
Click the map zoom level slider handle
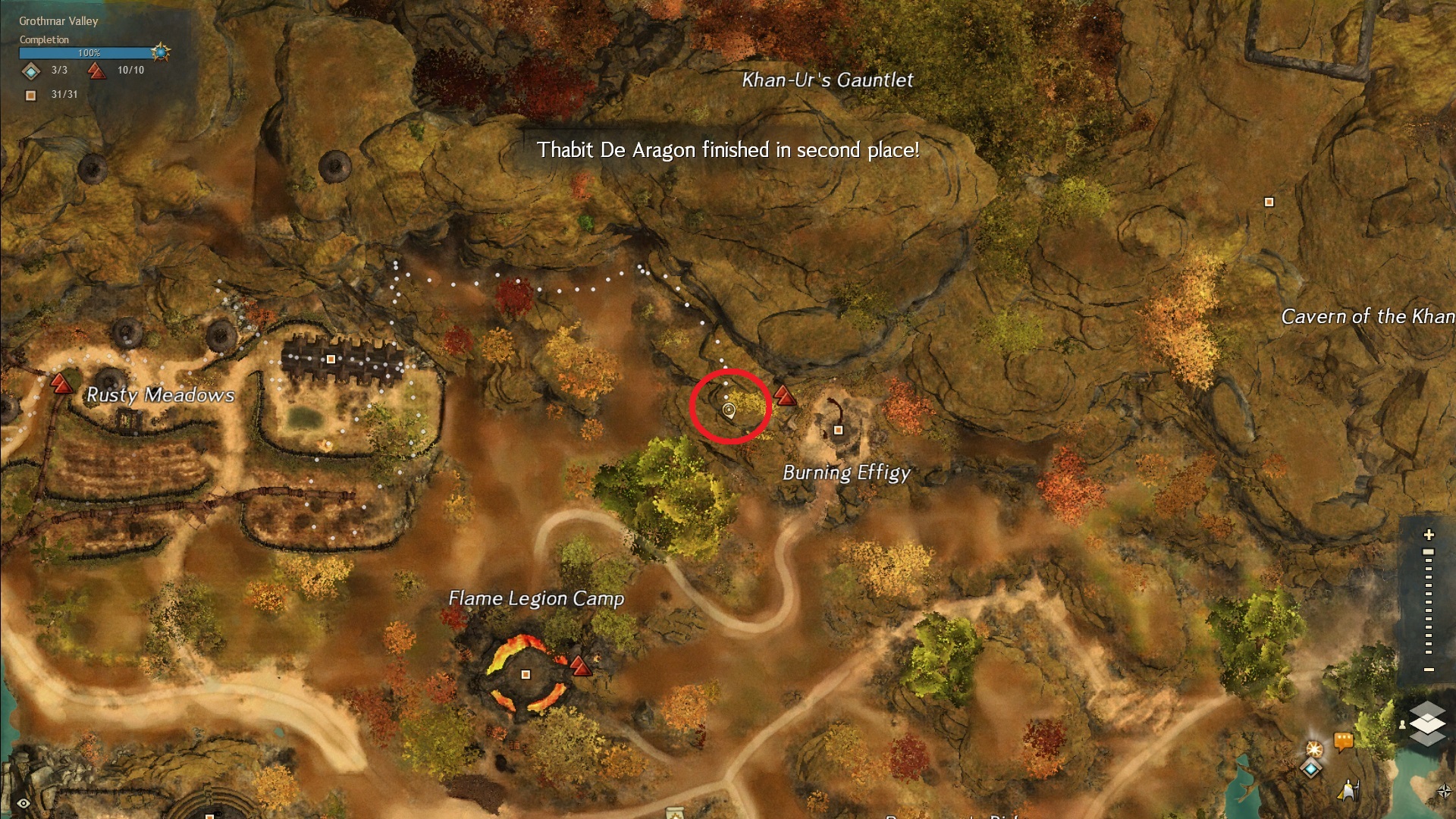(x=1429, y=552)
